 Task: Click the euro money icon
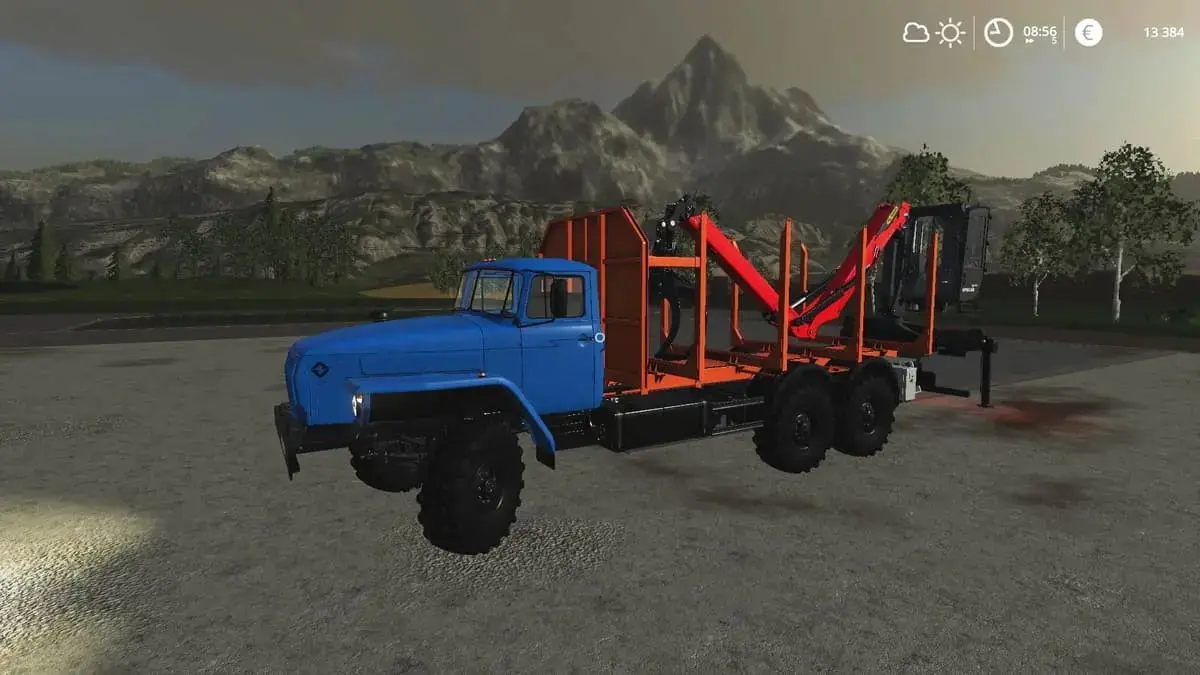1088,33
